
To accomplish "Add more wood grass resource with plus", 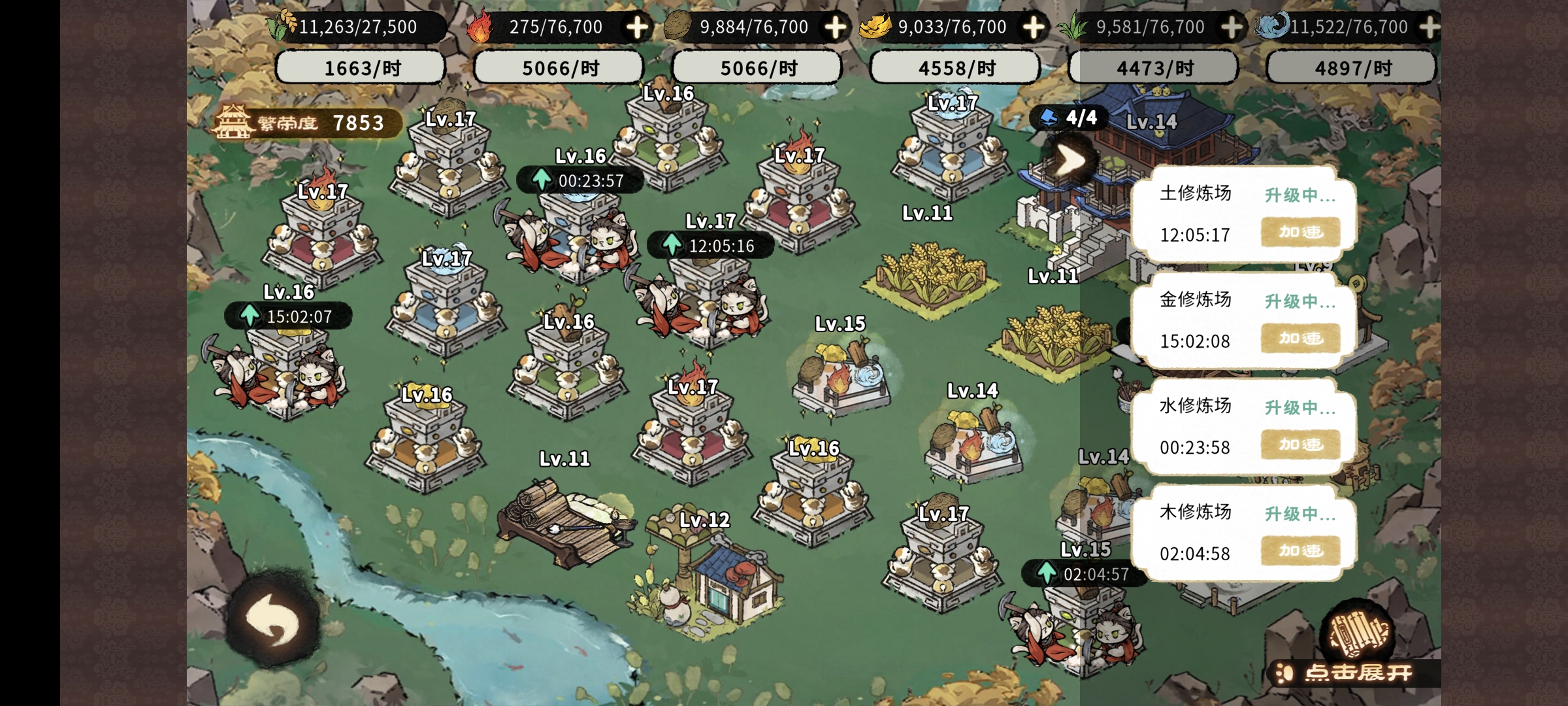I will click(x=1232, y=27).
